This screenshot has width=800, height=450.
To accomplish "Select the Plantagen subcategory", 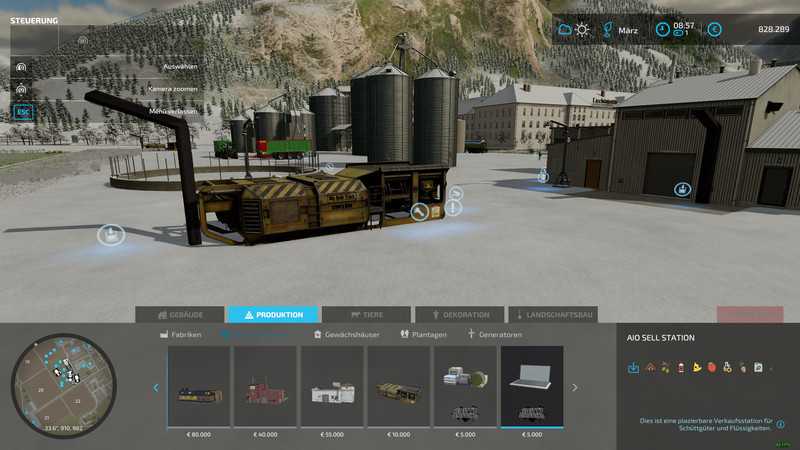I will 424,335.
